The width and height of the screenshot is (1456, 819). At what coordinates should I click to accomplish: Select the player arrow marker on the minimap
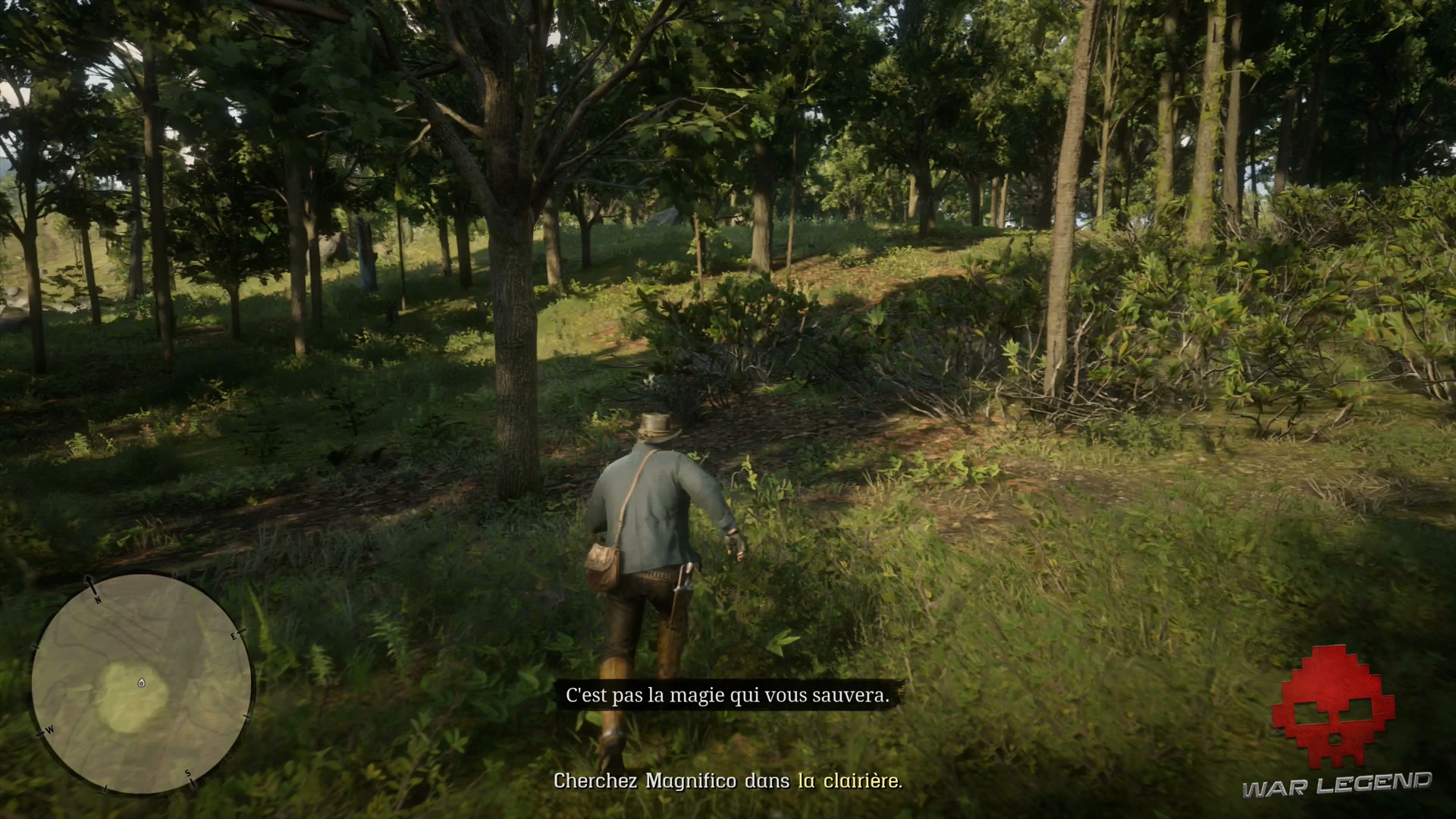(141, 684)
